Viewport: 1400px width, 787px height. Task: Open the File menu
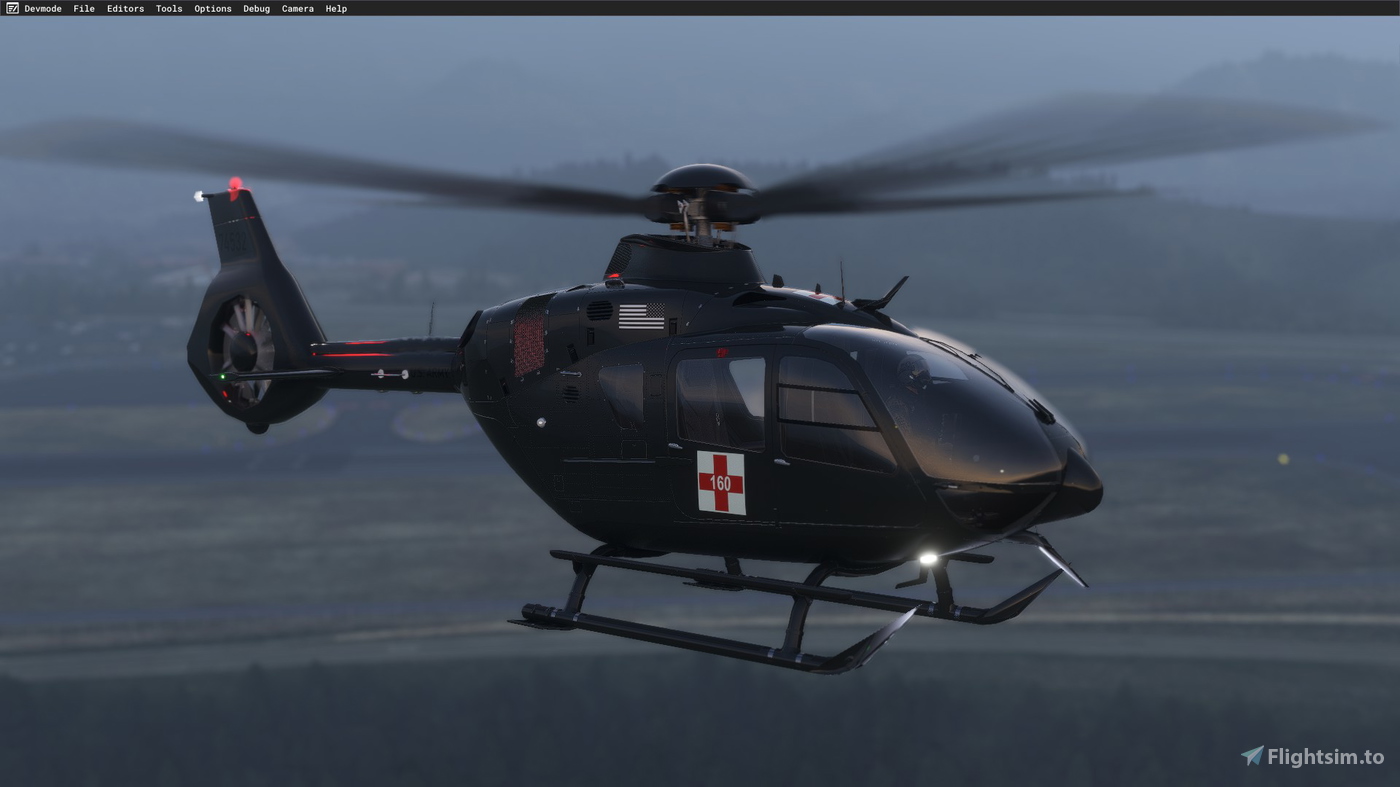84,8
